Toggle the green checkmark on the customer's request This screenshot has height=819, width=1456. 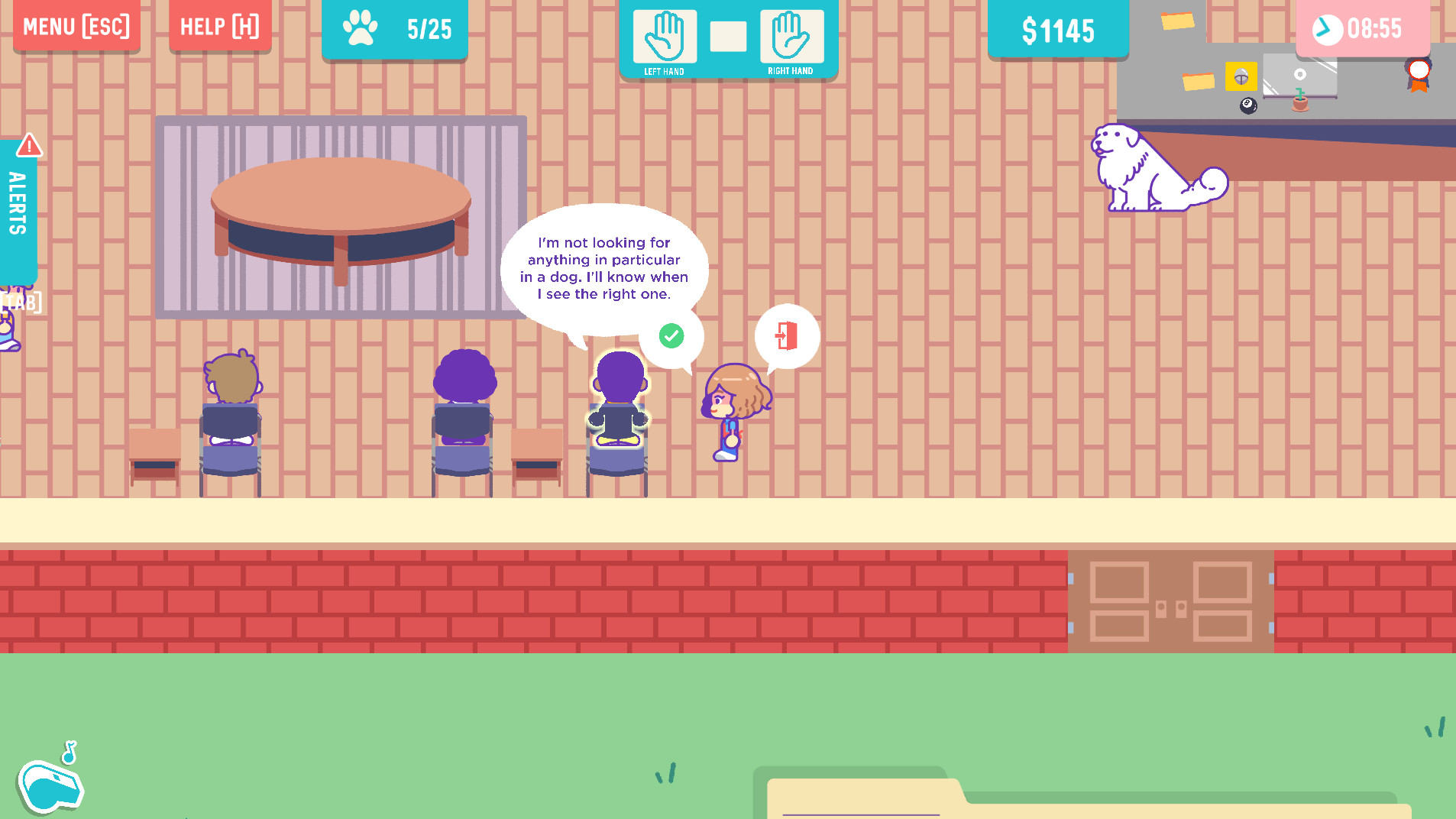pyautogui.click(x=671, y=335)
